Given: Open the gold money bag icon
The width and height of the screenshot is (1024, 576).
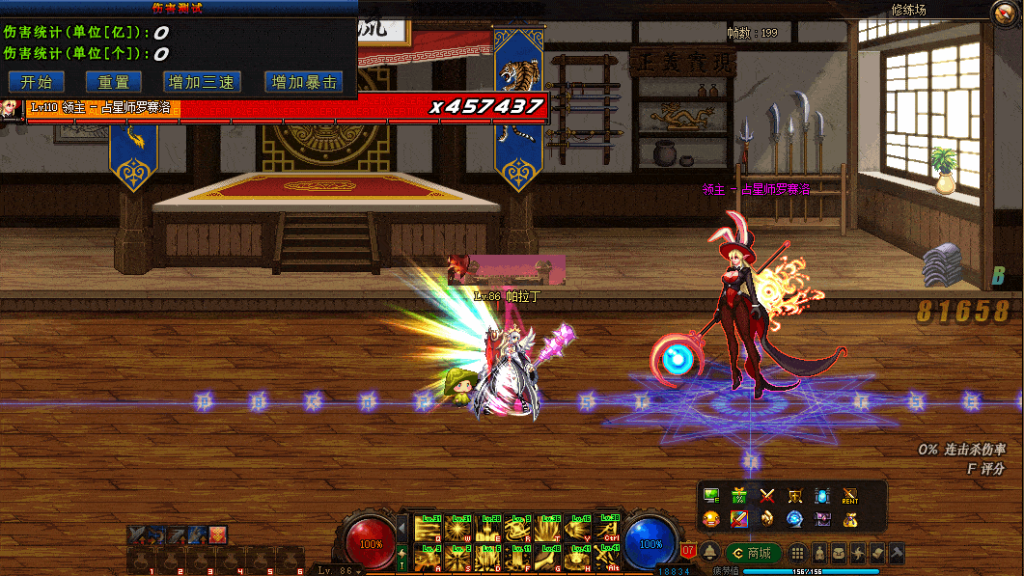Looking at the screenshot, I should click(849, 519).
